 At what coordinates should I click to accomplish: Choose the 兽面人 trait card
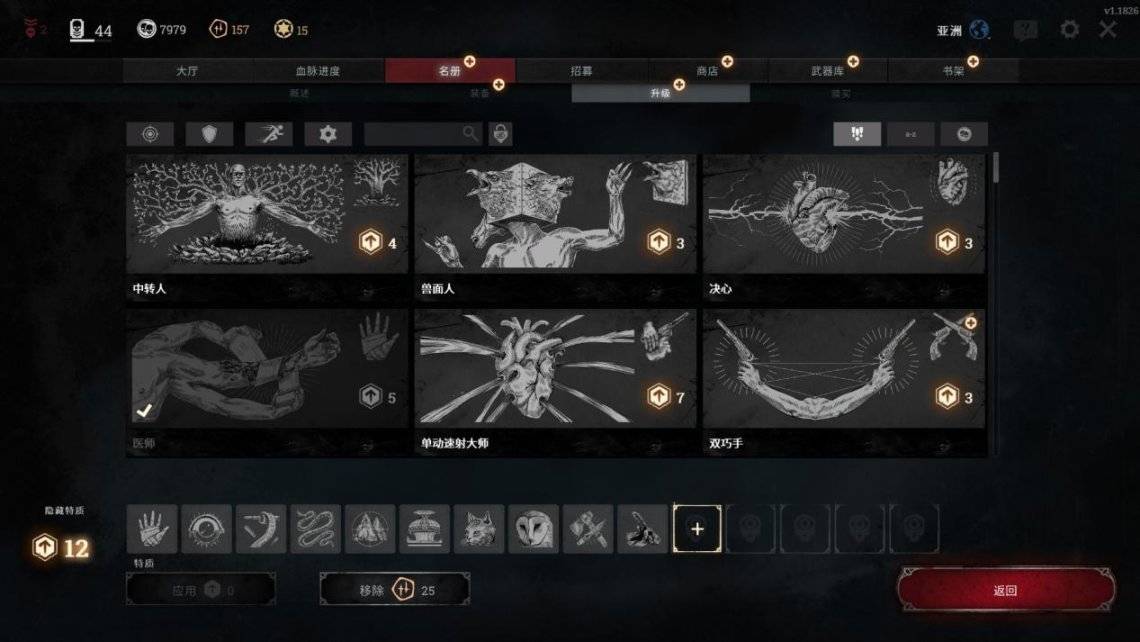click(555, 227)
